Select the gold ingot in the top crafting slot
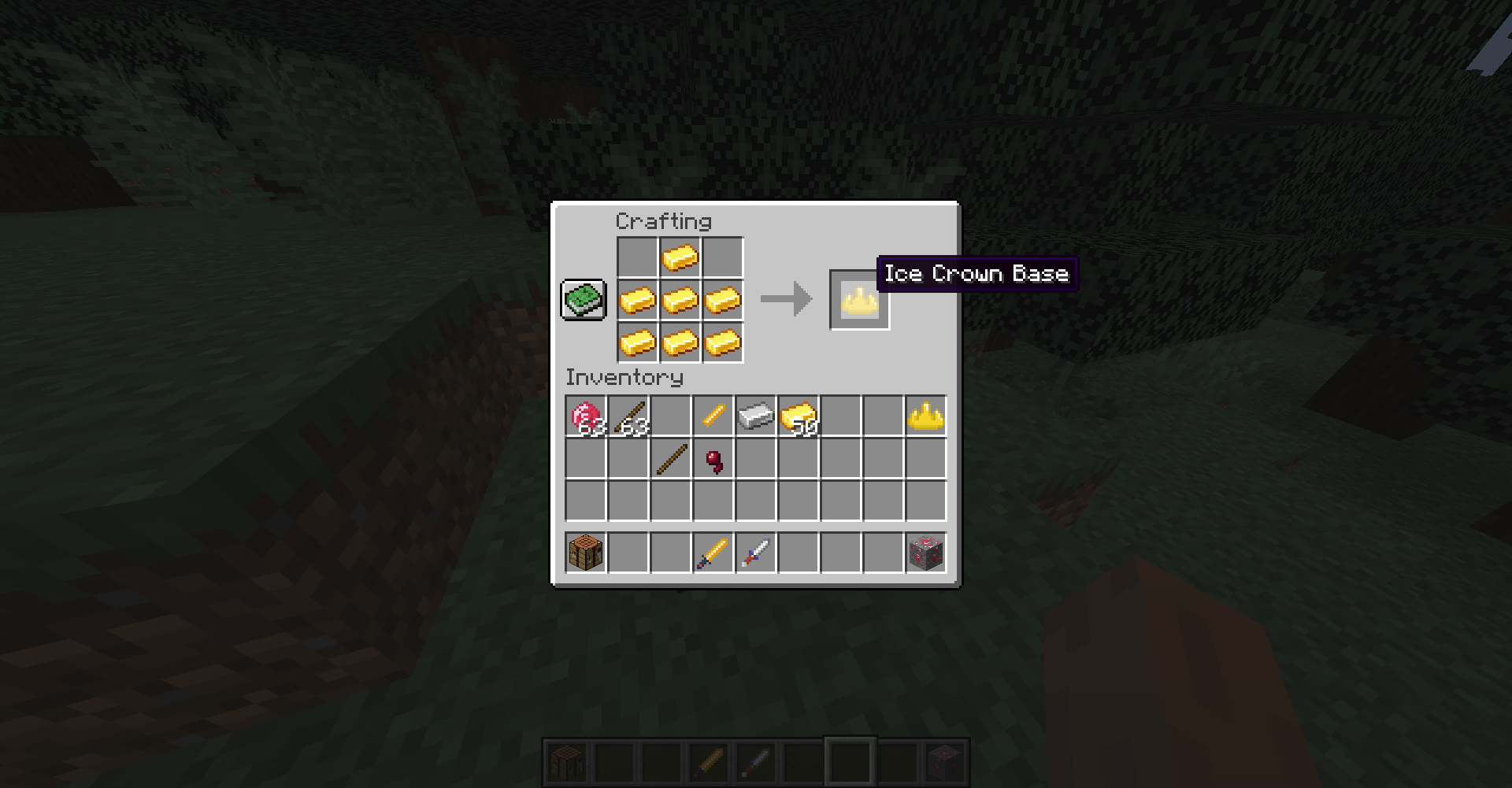This screenshot has height=788, width=1512. point(681,257)
